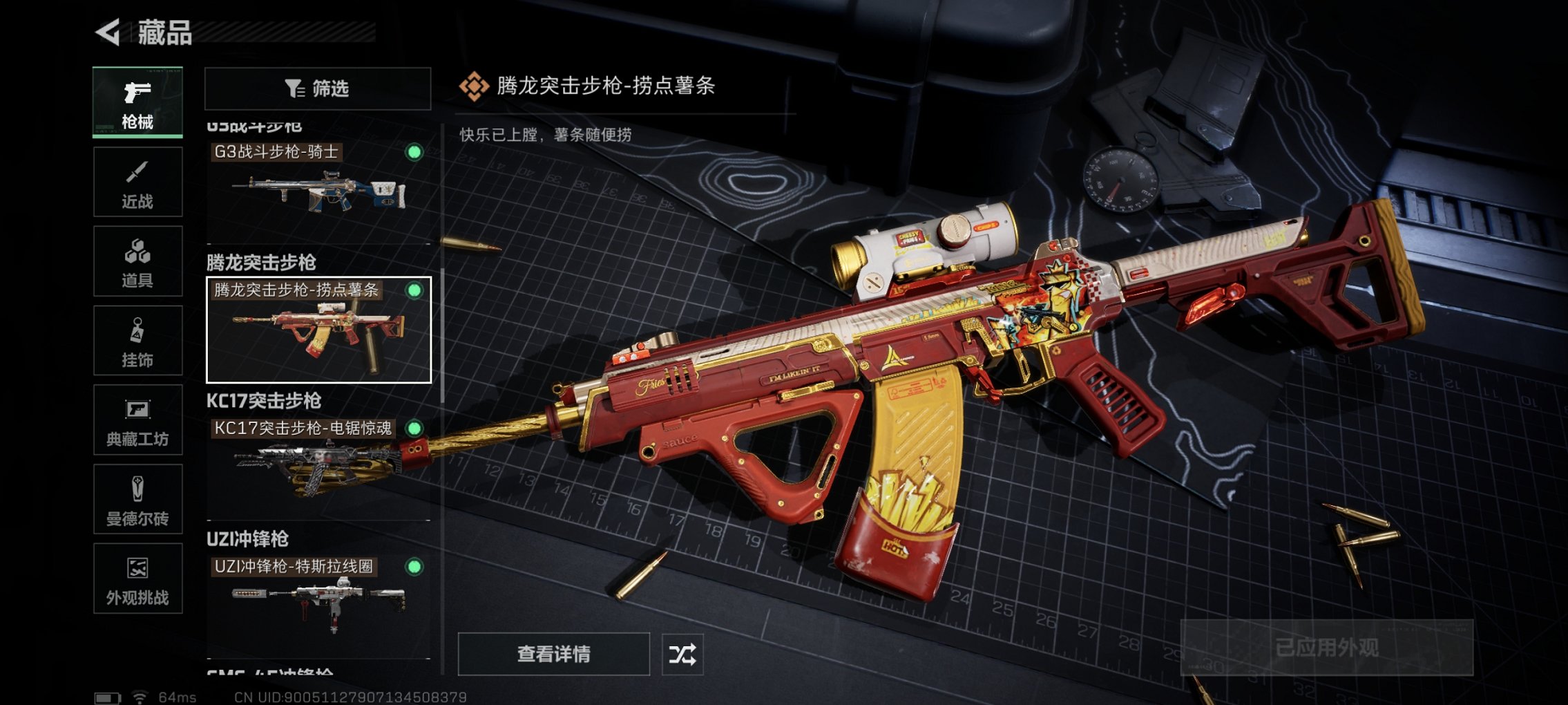Open the 道具 items category icon
Screen dimensions: 1568x705
point(137,261)
